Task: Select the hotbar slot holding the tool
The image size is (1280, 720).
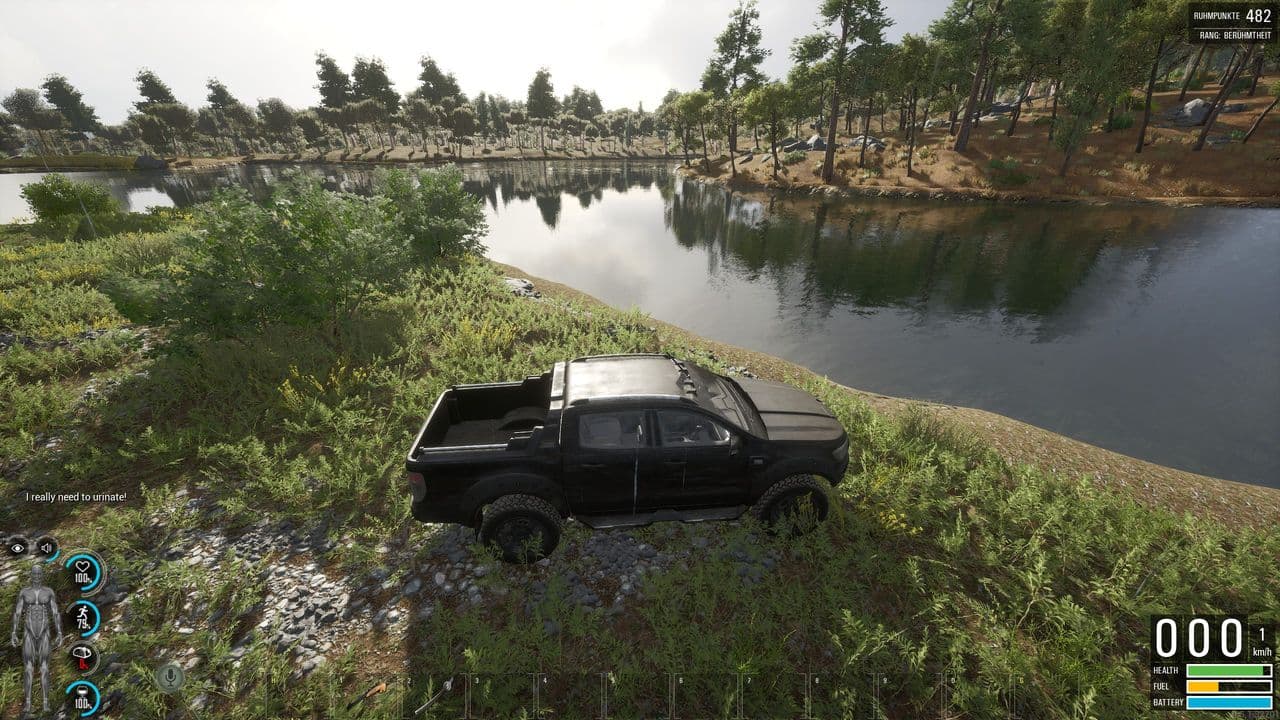Action: (x=437, y=694)
